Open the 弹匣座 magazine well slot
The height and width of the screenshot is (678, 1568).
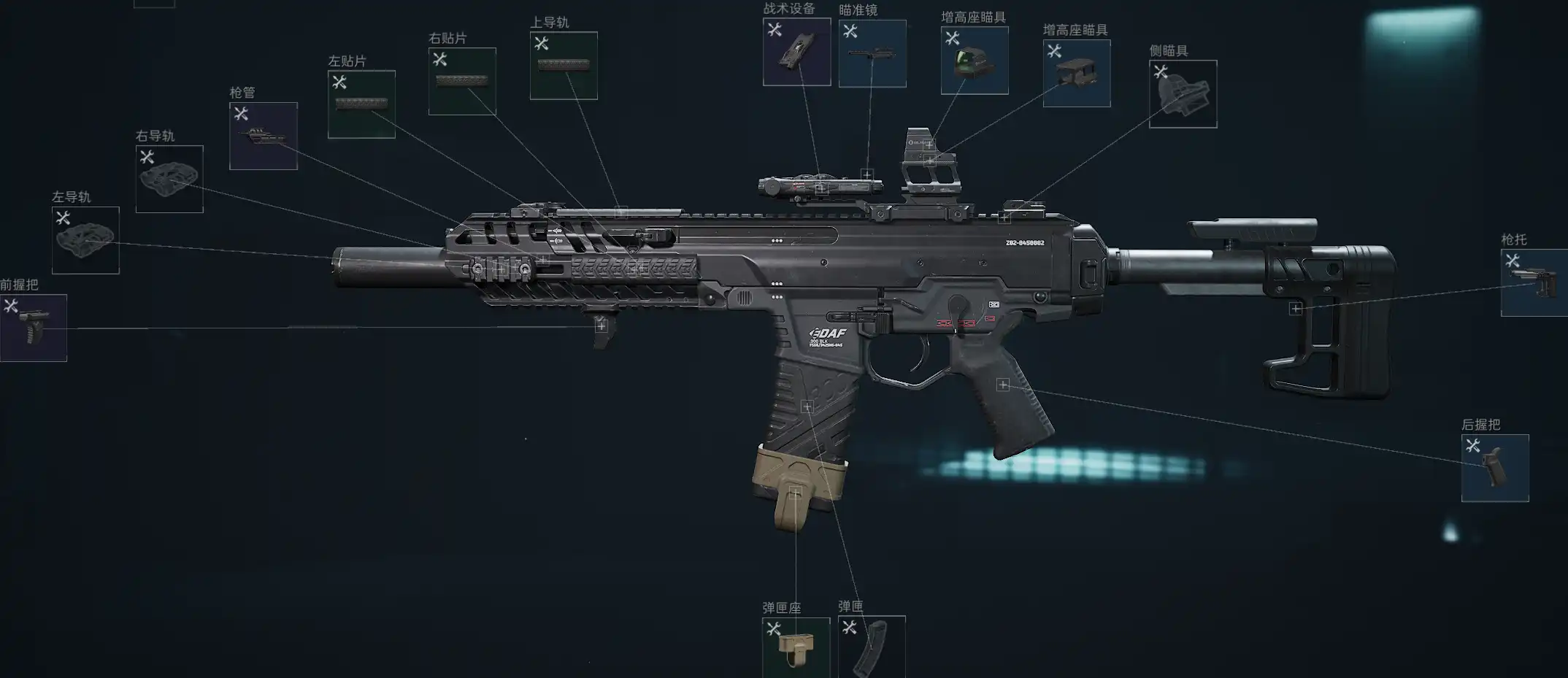pyautogui.click(x=796, y=647)
